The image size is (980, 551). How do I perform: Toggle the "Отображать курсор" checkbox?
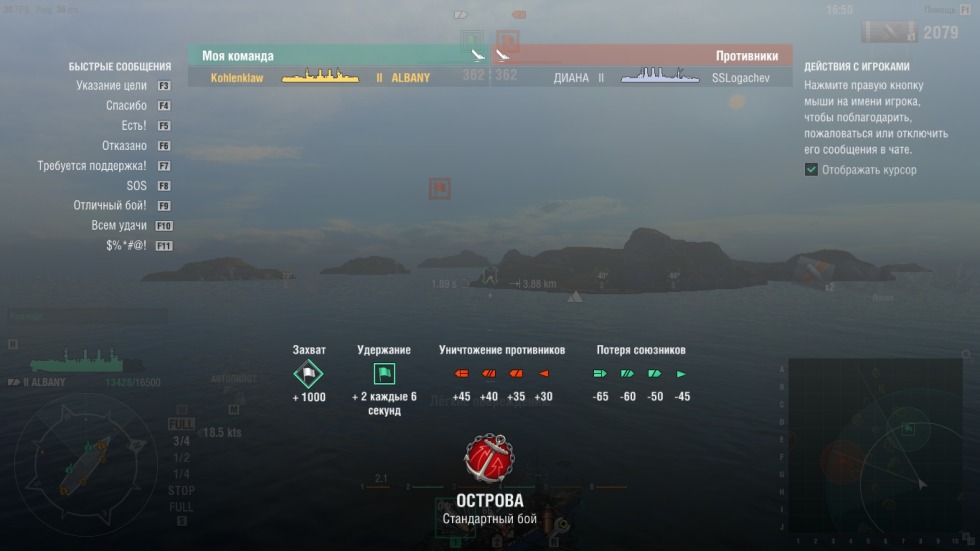[x=811, y=170]
